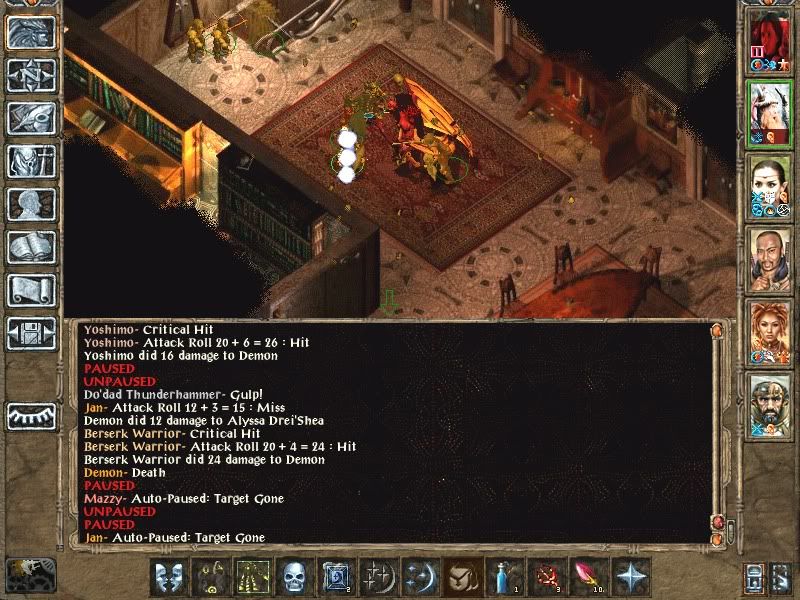800x600 pixels.
Task: Open the priest scroll button
Action: (x=31, y=290)
